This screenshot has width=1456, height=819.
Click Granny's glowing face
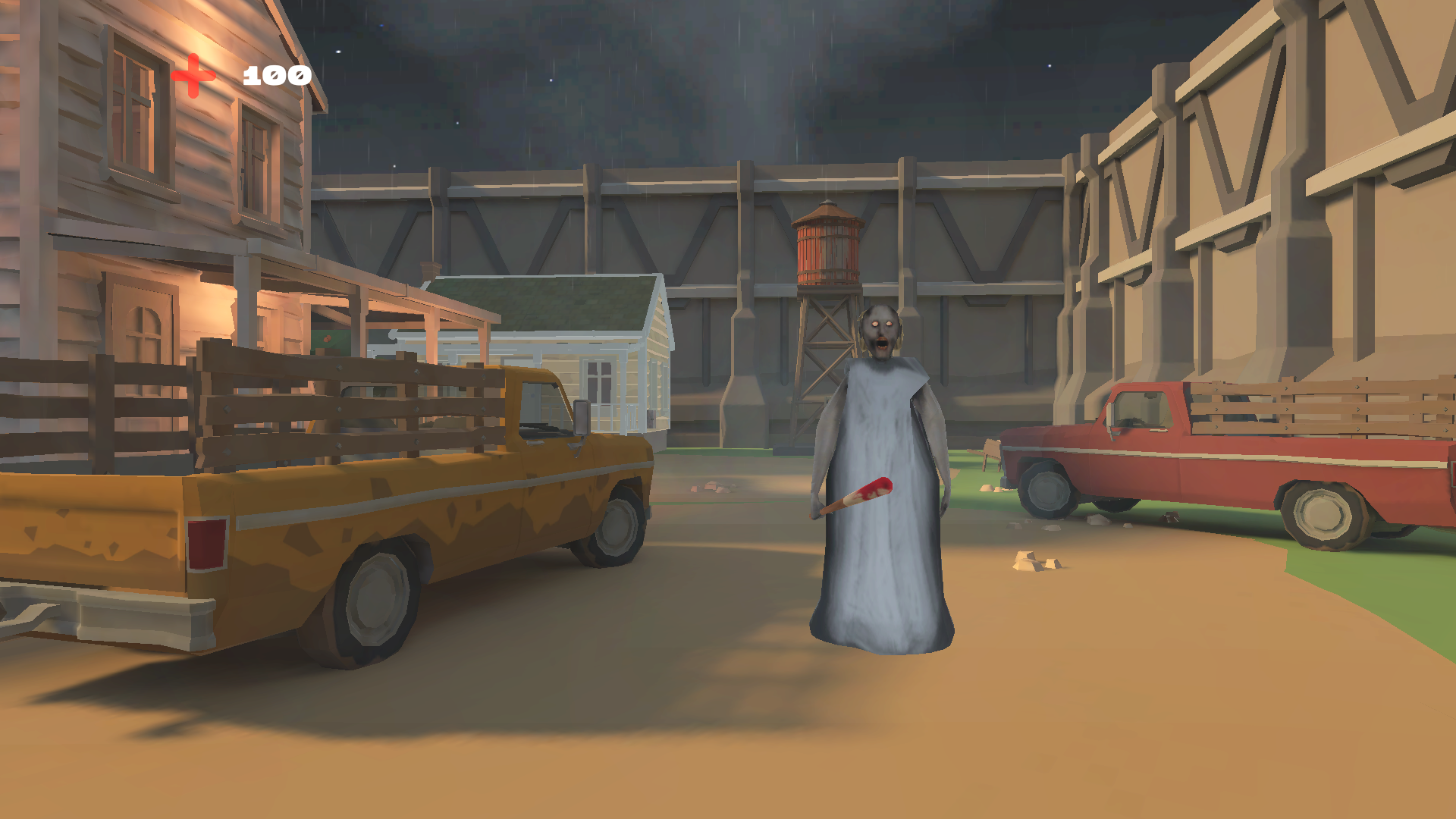click(880, 330)
